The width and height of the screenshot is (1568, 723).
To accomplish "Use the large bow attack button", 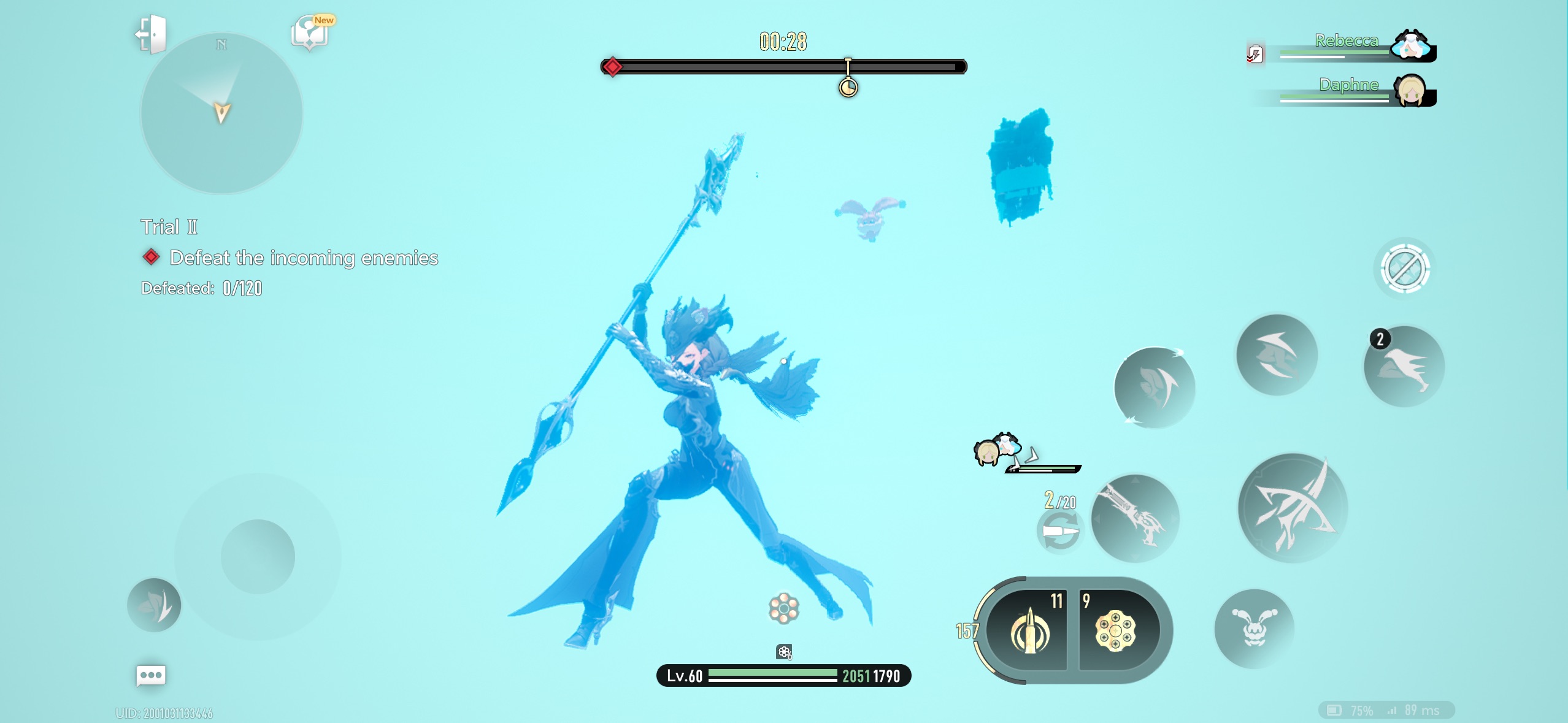I will pos(1292,508).
